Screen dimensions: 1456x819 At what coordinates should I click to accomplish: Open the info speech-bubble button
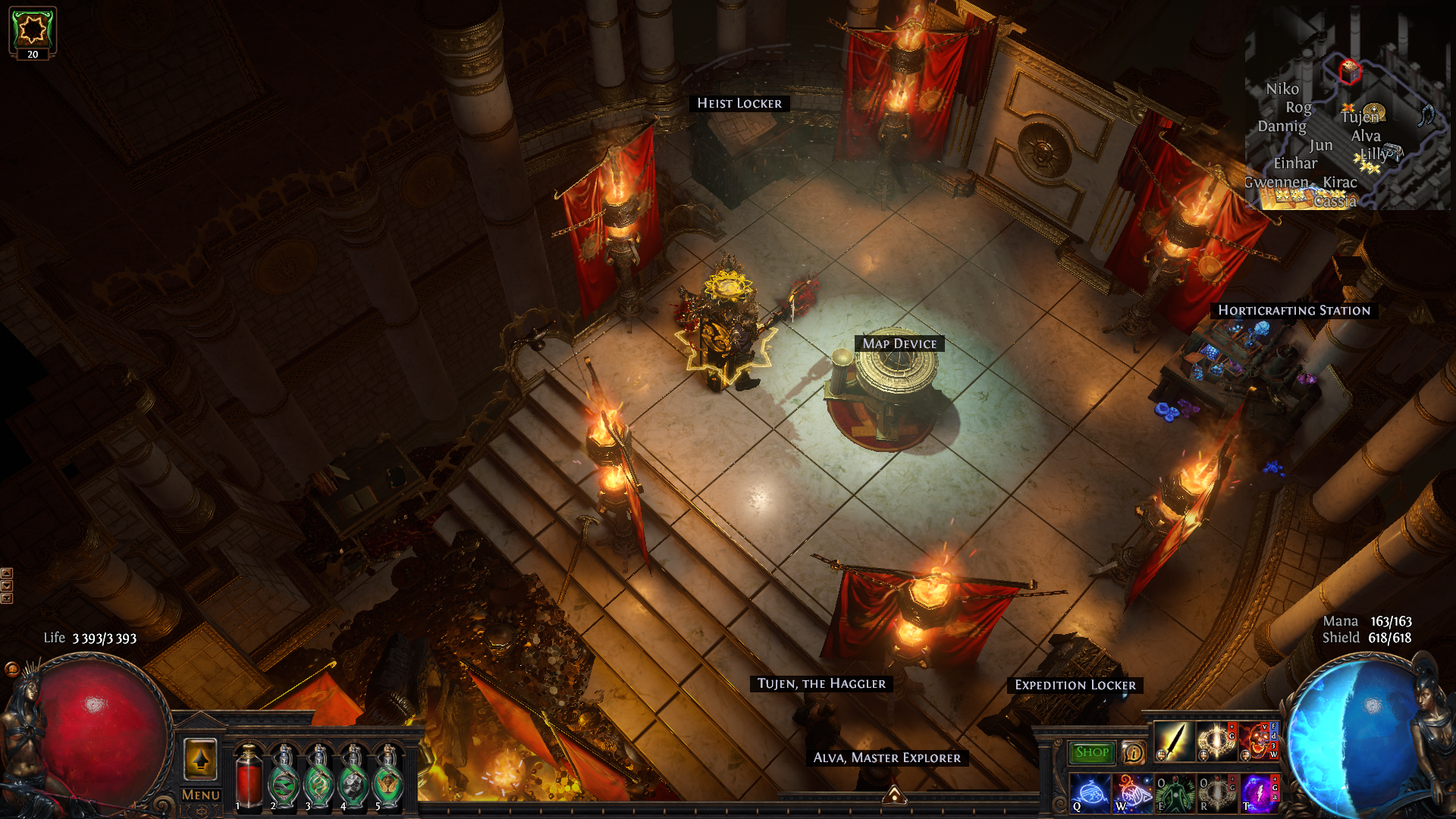coord(1133,752)
